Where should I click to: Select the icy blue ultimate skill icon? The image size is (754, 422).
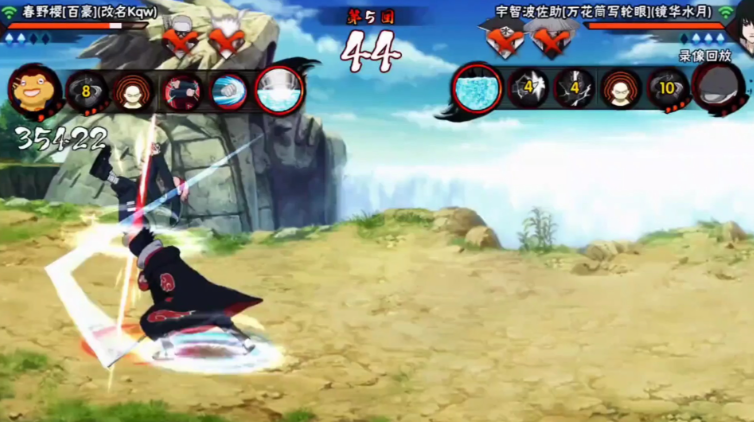point(476,89)
